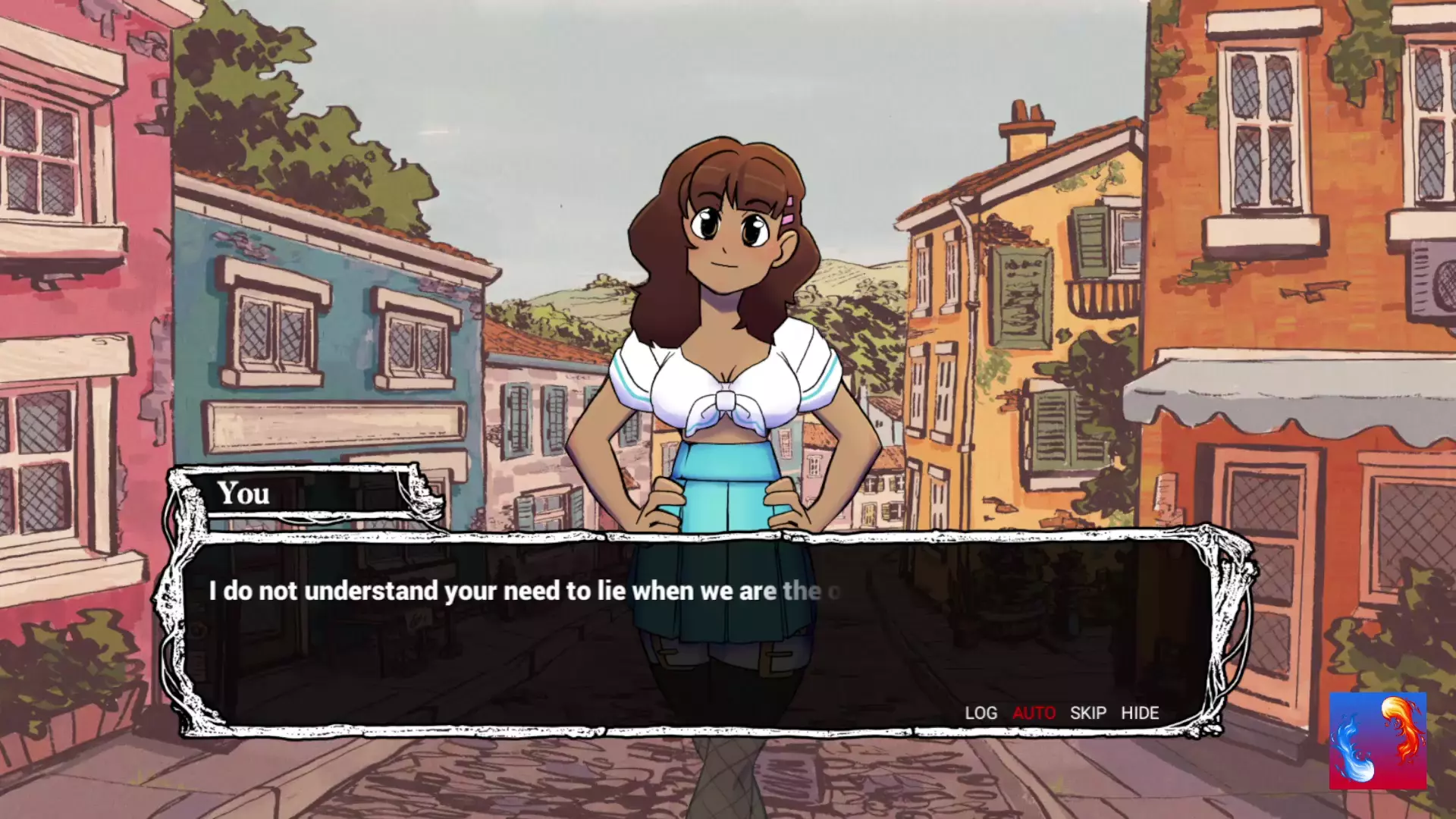Hide the dialogue box with HIDE
The height and width of the screenshot is (819, 1456).
click(x=1140, y=713)
